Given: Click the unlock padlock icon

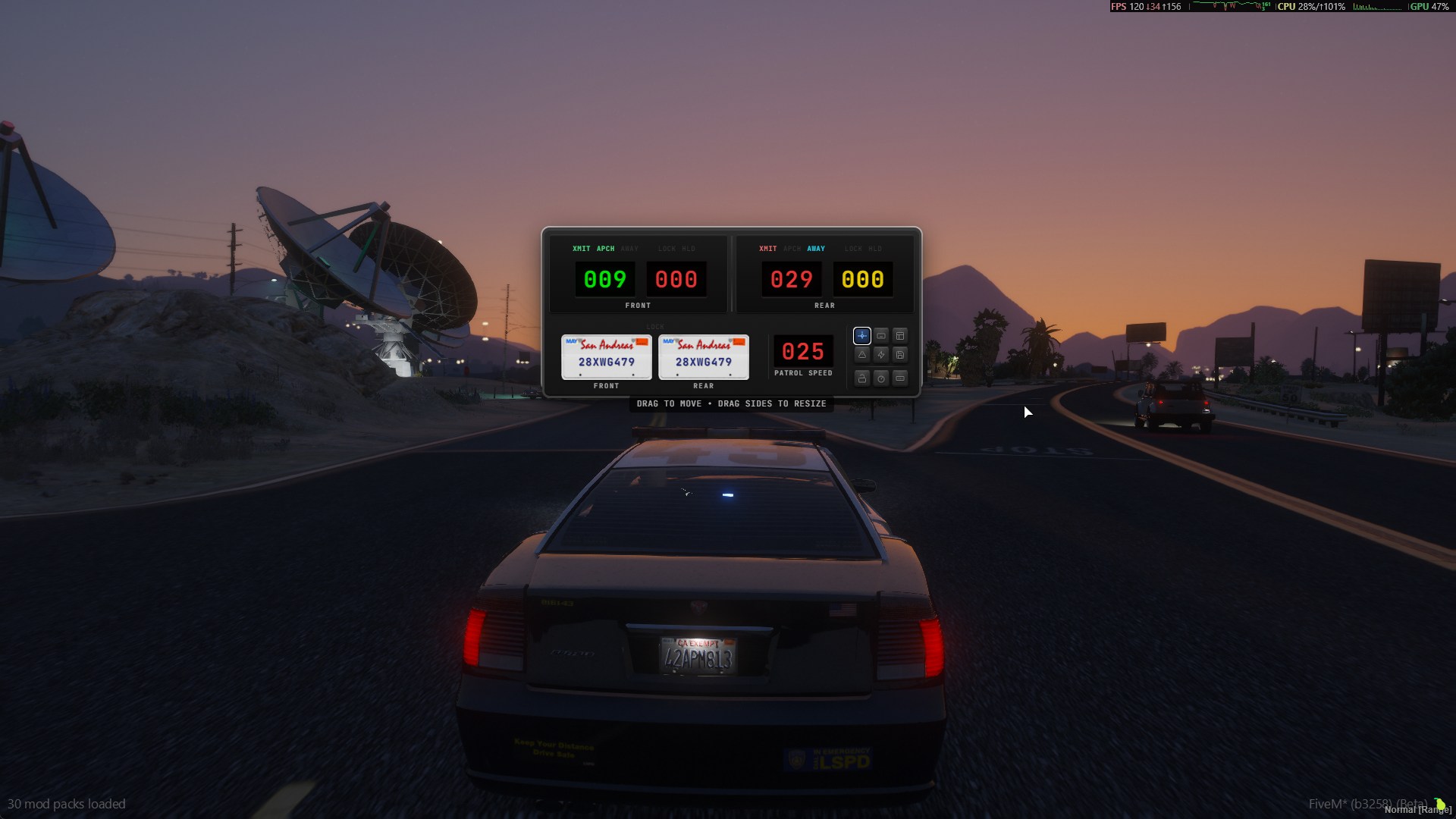Looking at the screenshot, I should point(861,378).
